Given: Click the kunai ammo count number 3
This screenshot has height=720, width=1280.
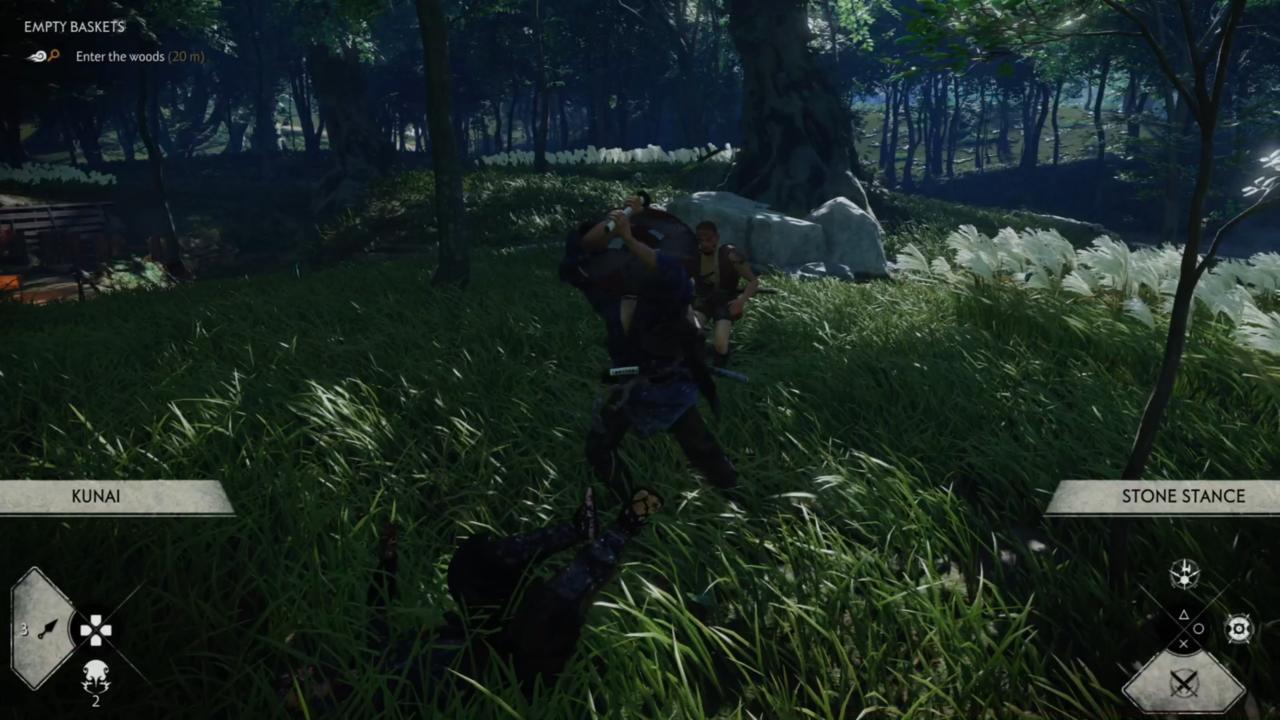Looking at the screenshot, I should click(x=24, y=630).
